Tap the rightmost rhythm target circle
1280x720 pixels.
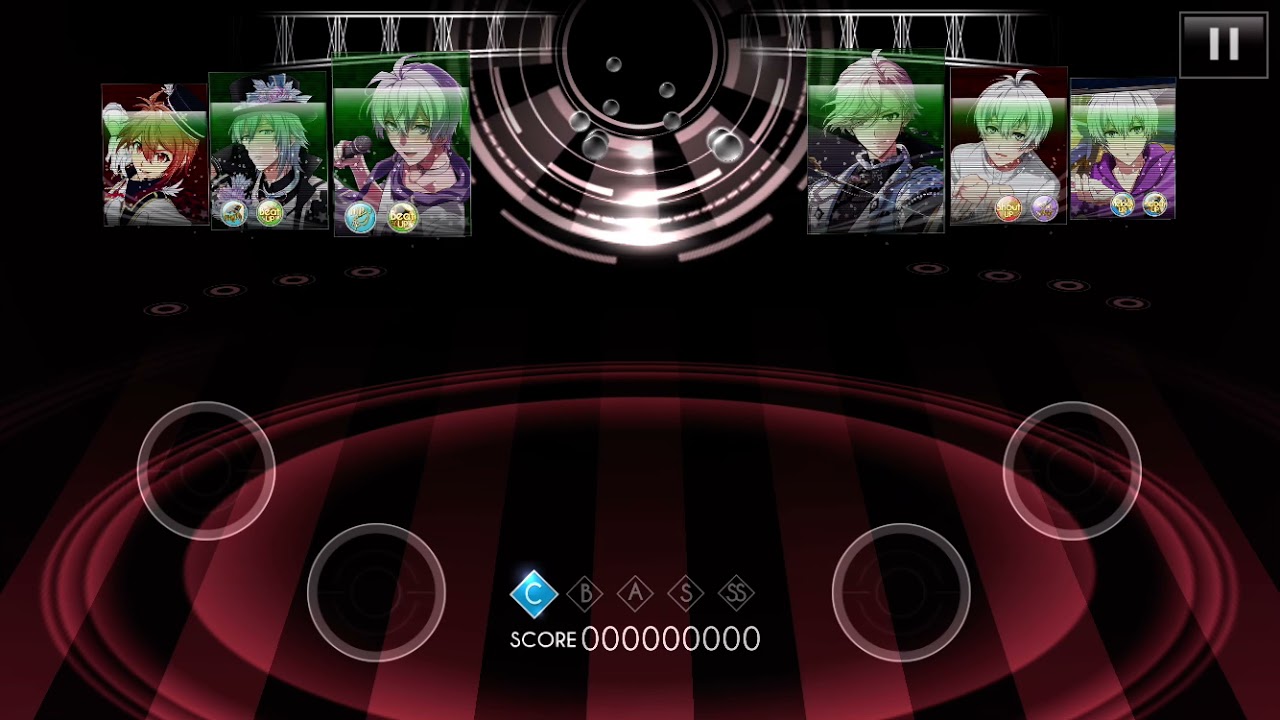[1072, 470]
